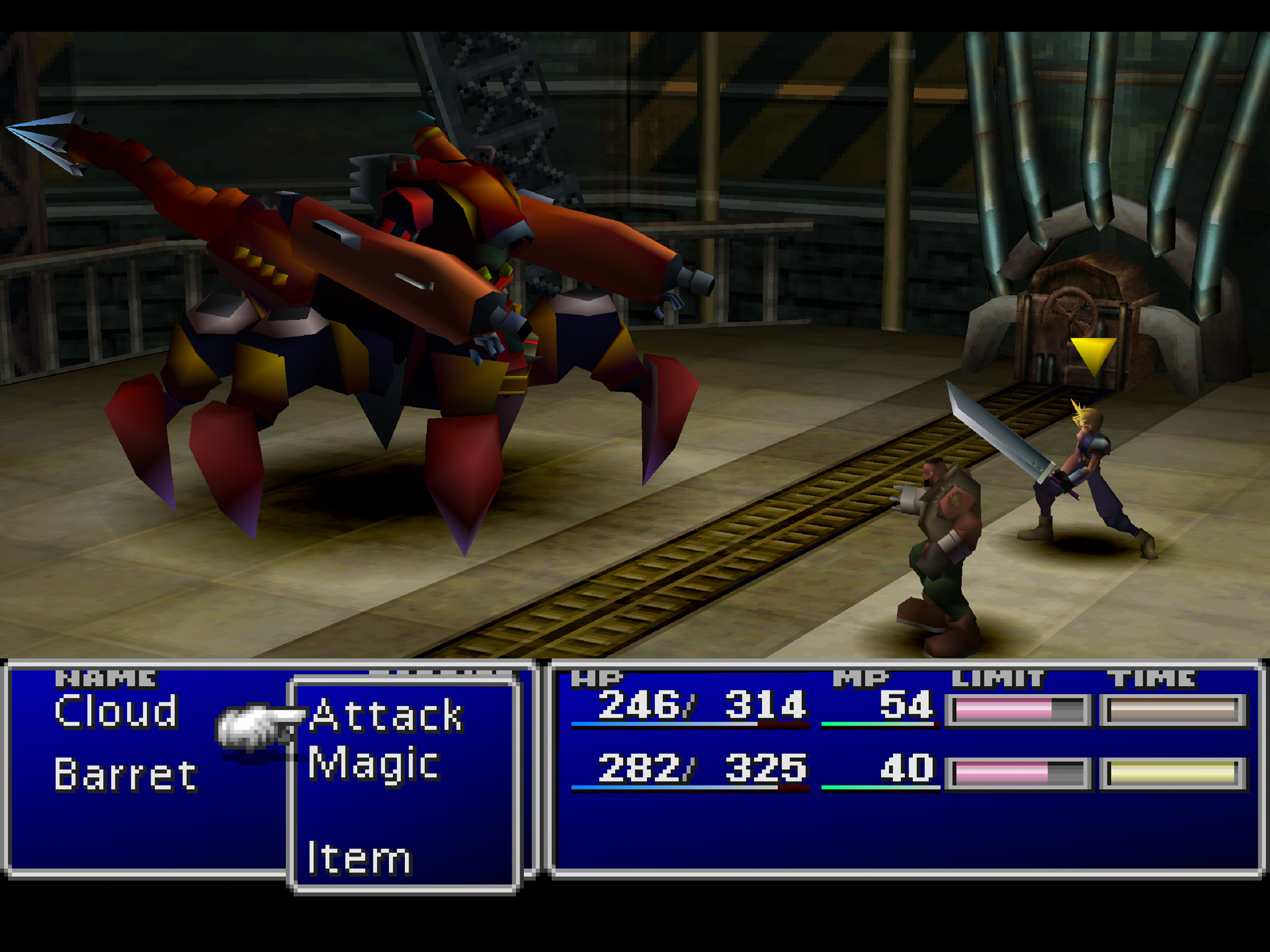Select Barret in the party list
Viewport: 1270px width, 952px height.
pos(126,775)
